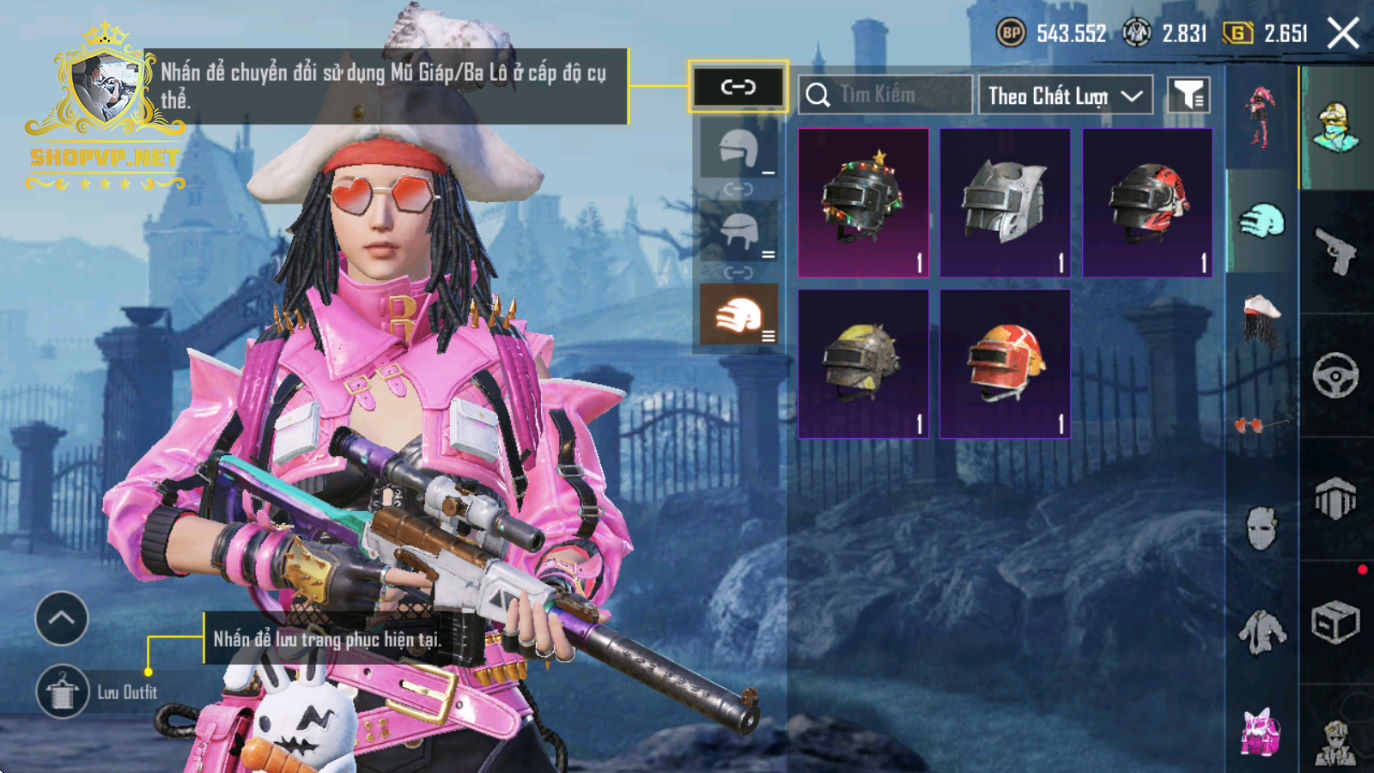Select the helmet decorated with Christmas lights
Viewport: 1374px width, 773px height.
(863, 203)
